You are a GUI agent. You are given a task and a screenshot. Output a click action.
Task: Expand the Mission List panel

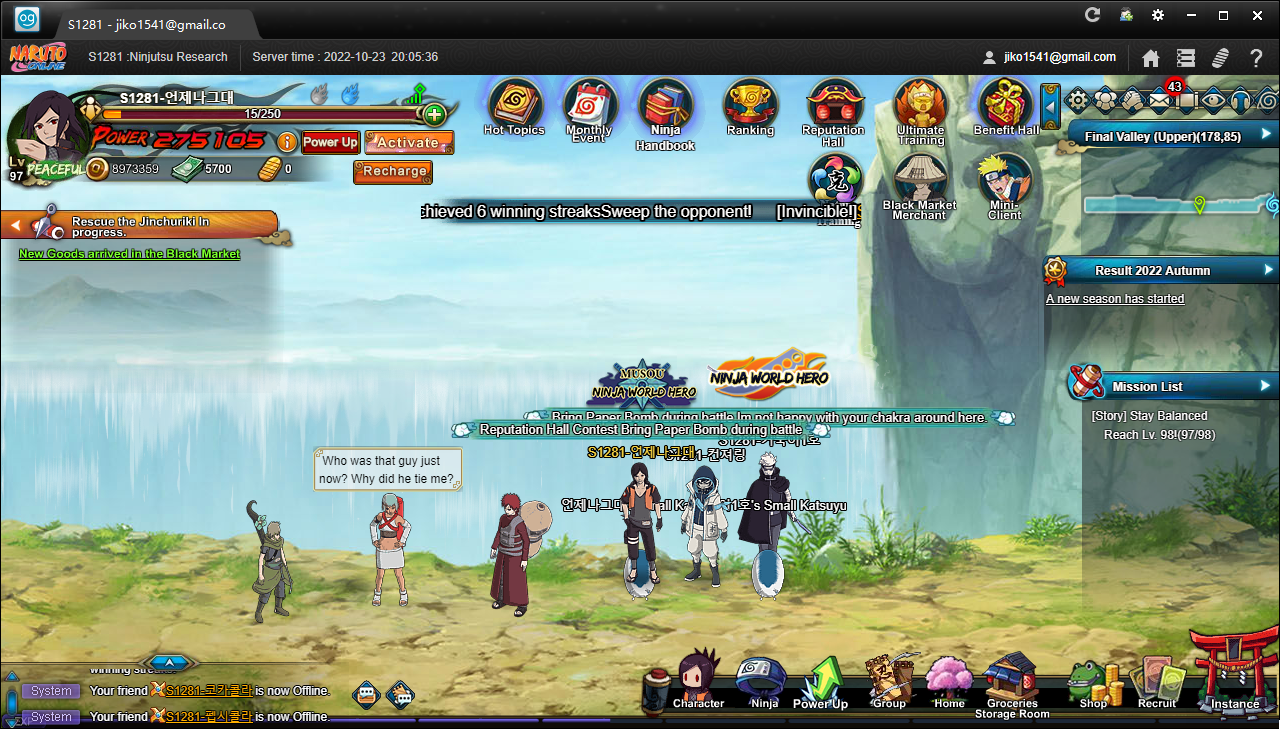pyautogui.click(x=1265, y=386)
